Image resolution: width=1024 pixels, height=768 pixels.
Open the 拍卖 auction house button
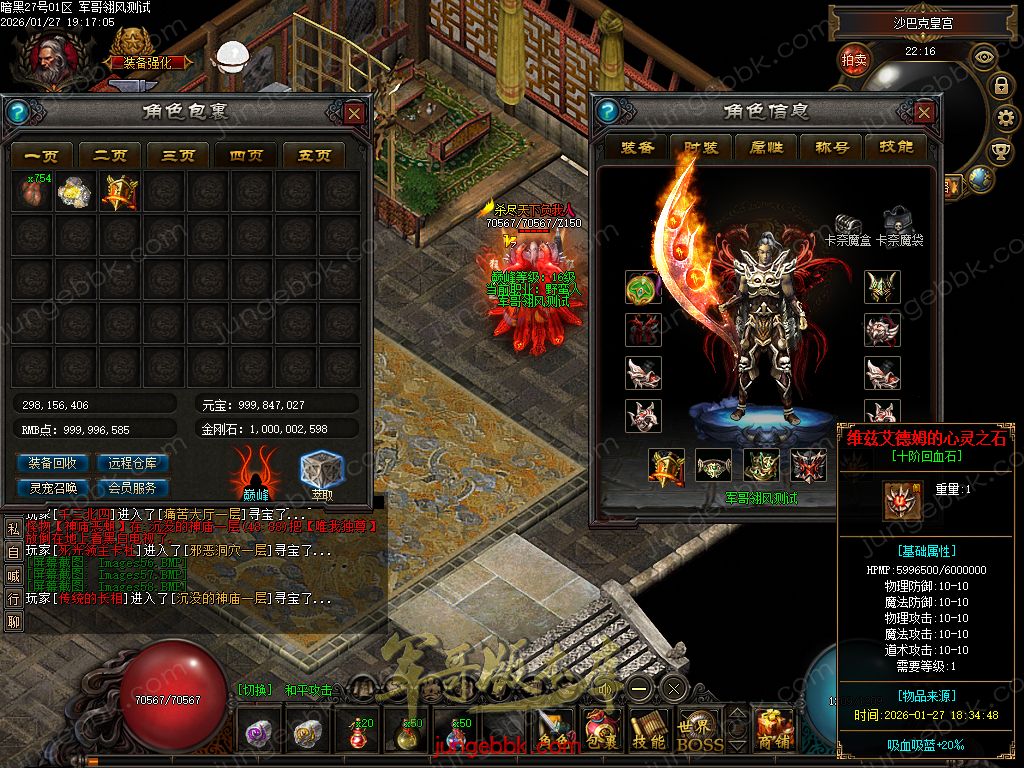pos(854,60)
